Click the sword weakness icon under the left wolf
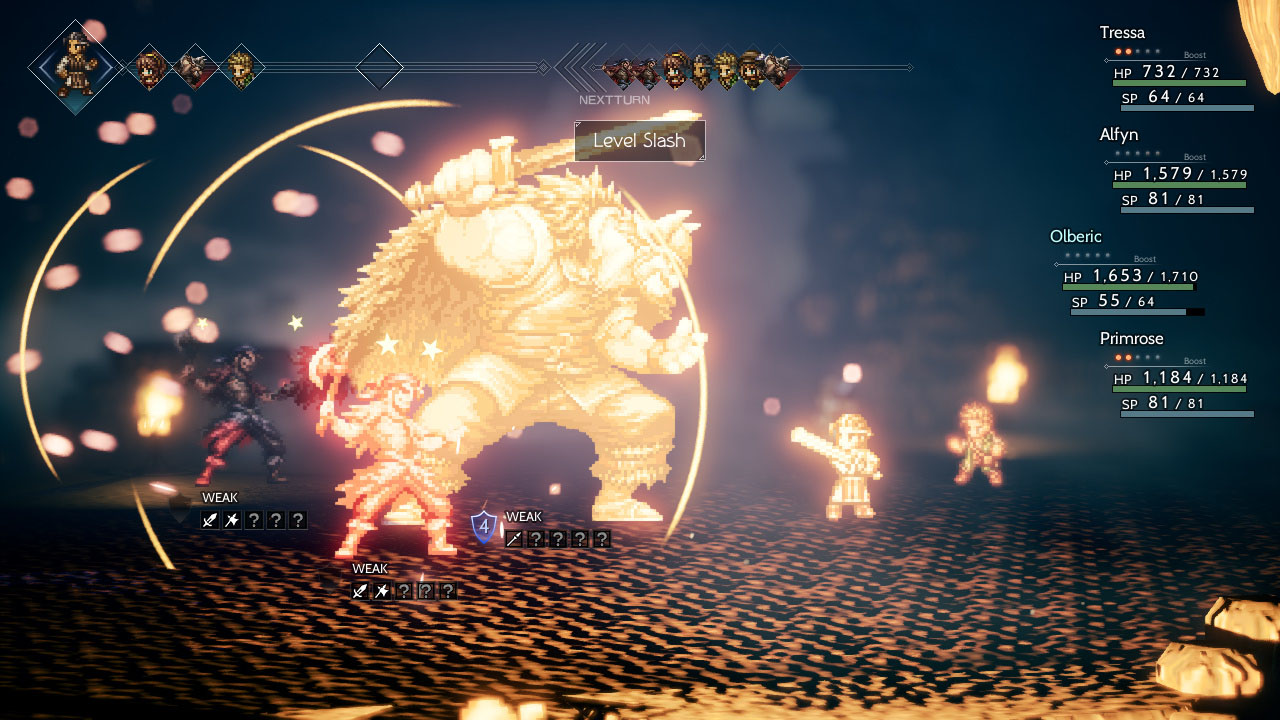 point(209,520)
